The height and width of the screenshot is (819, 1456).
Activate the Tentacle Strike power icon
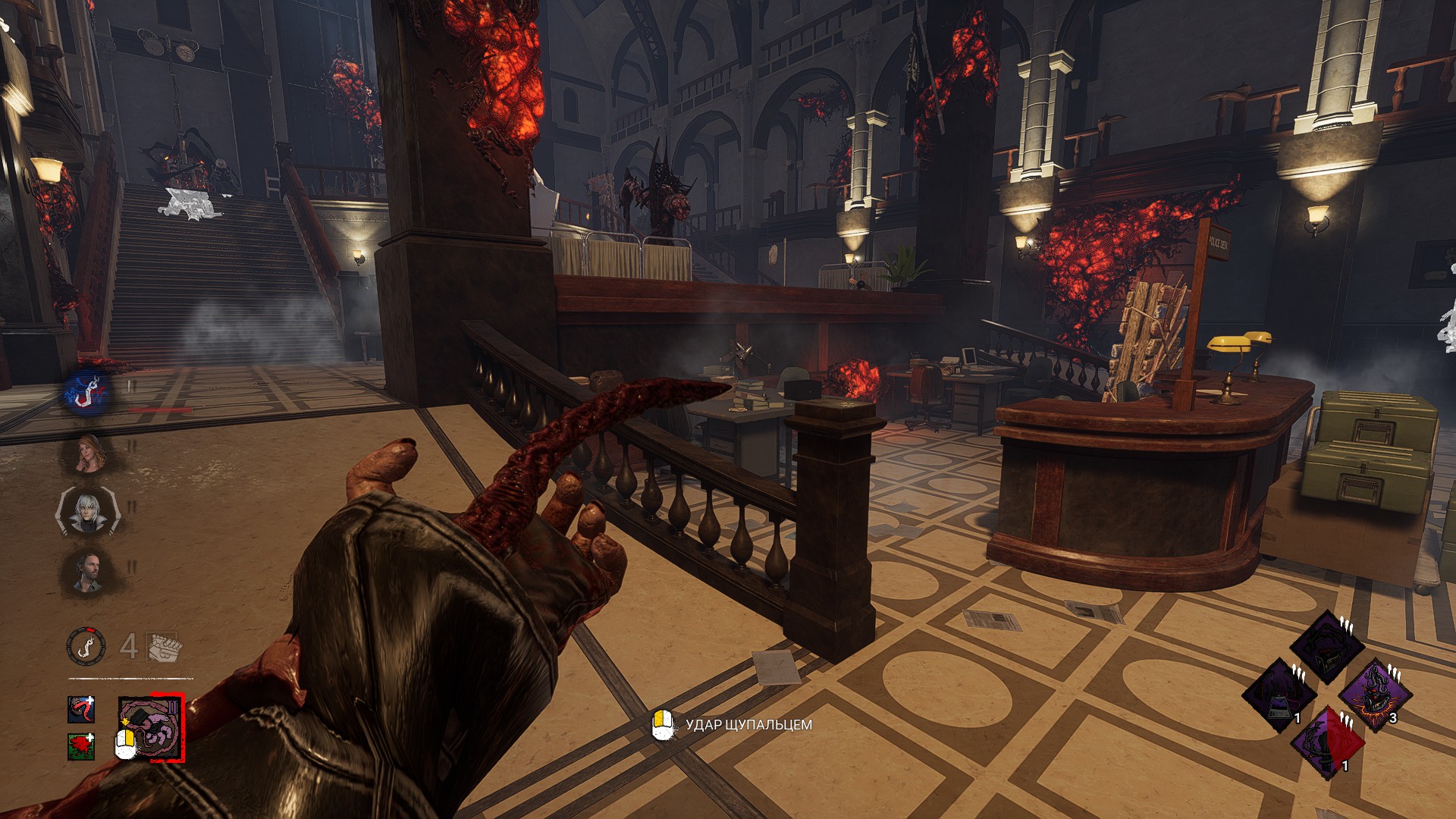(152, 730)
